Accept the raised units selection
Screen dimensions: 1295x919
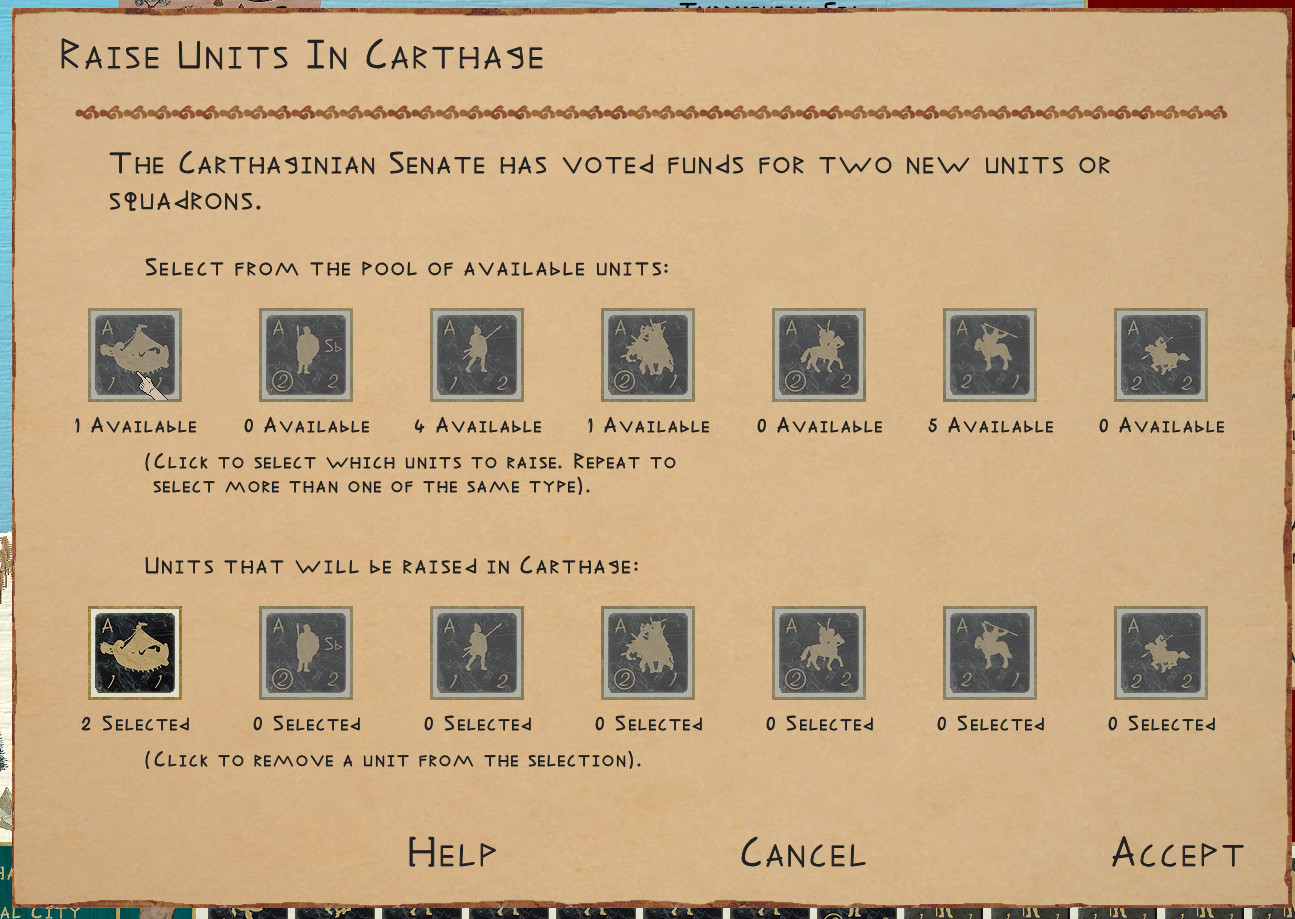click(1177, 853)
